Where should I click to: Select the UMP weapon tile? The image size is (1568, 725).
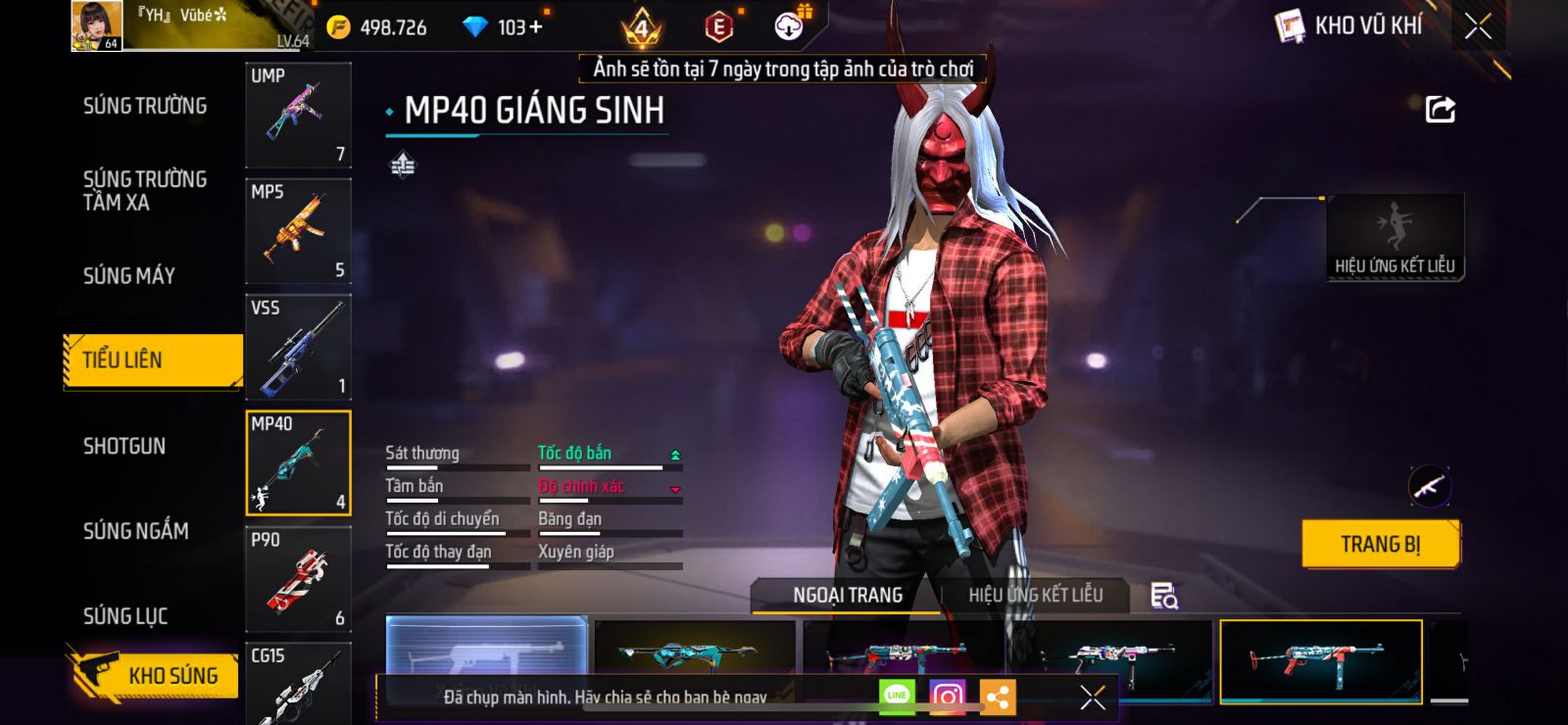pyautogui.click(x=298, y=116)
